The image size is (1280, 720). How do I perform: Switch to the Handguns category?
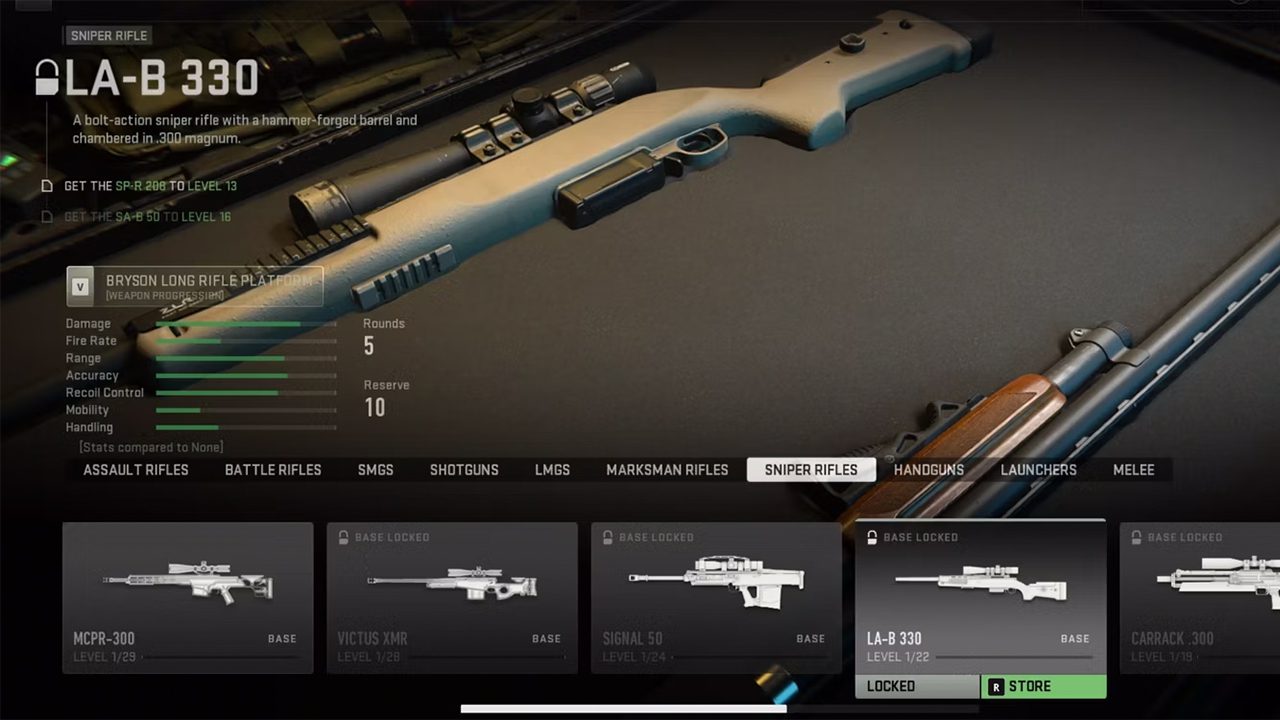click(929, 470)
